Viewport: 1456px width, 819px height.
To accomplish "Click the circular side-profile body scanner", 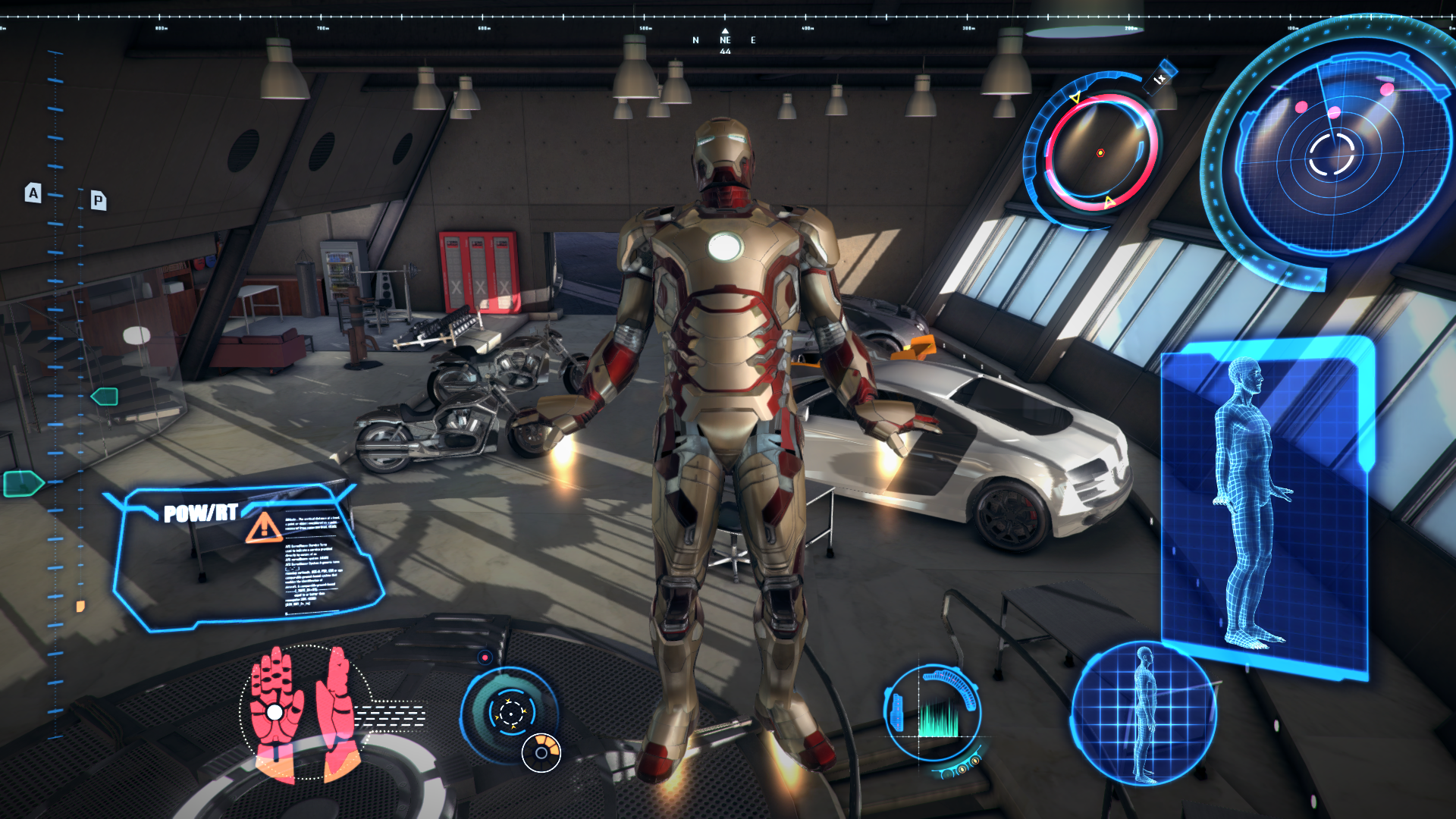I will click(x=1143, y=714).
